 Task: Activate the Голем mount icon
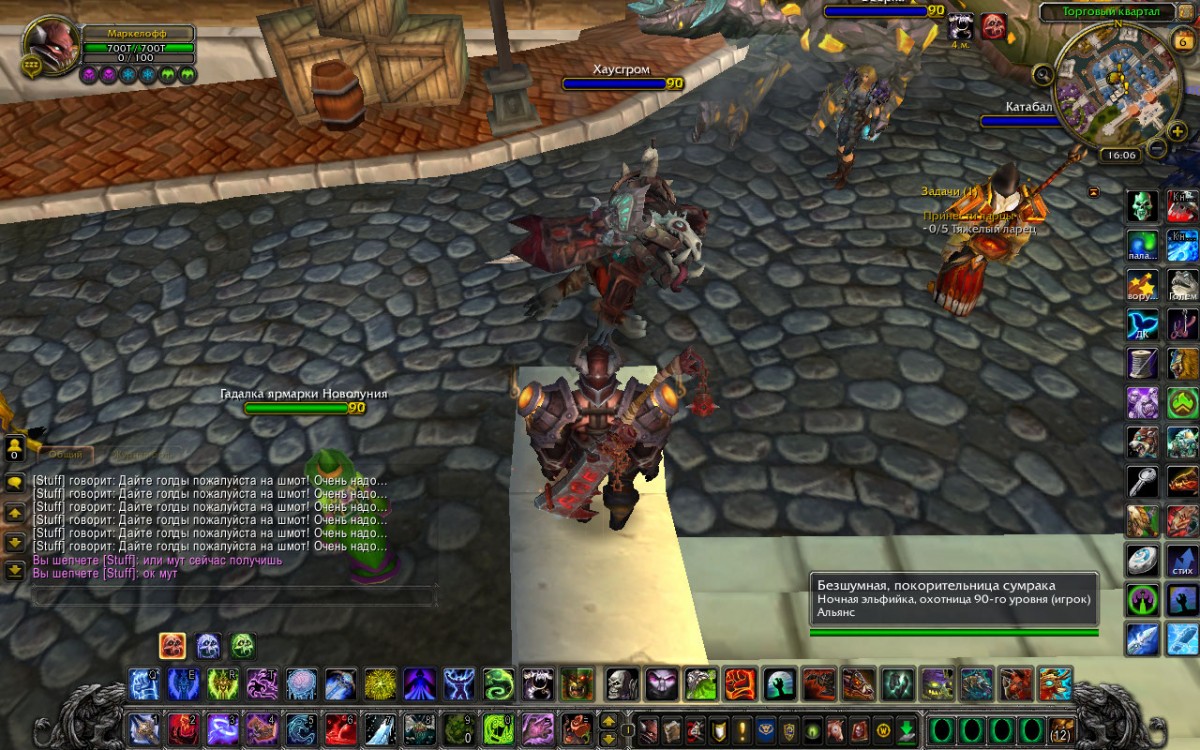pyautogui.click(x=1182, y=285)
